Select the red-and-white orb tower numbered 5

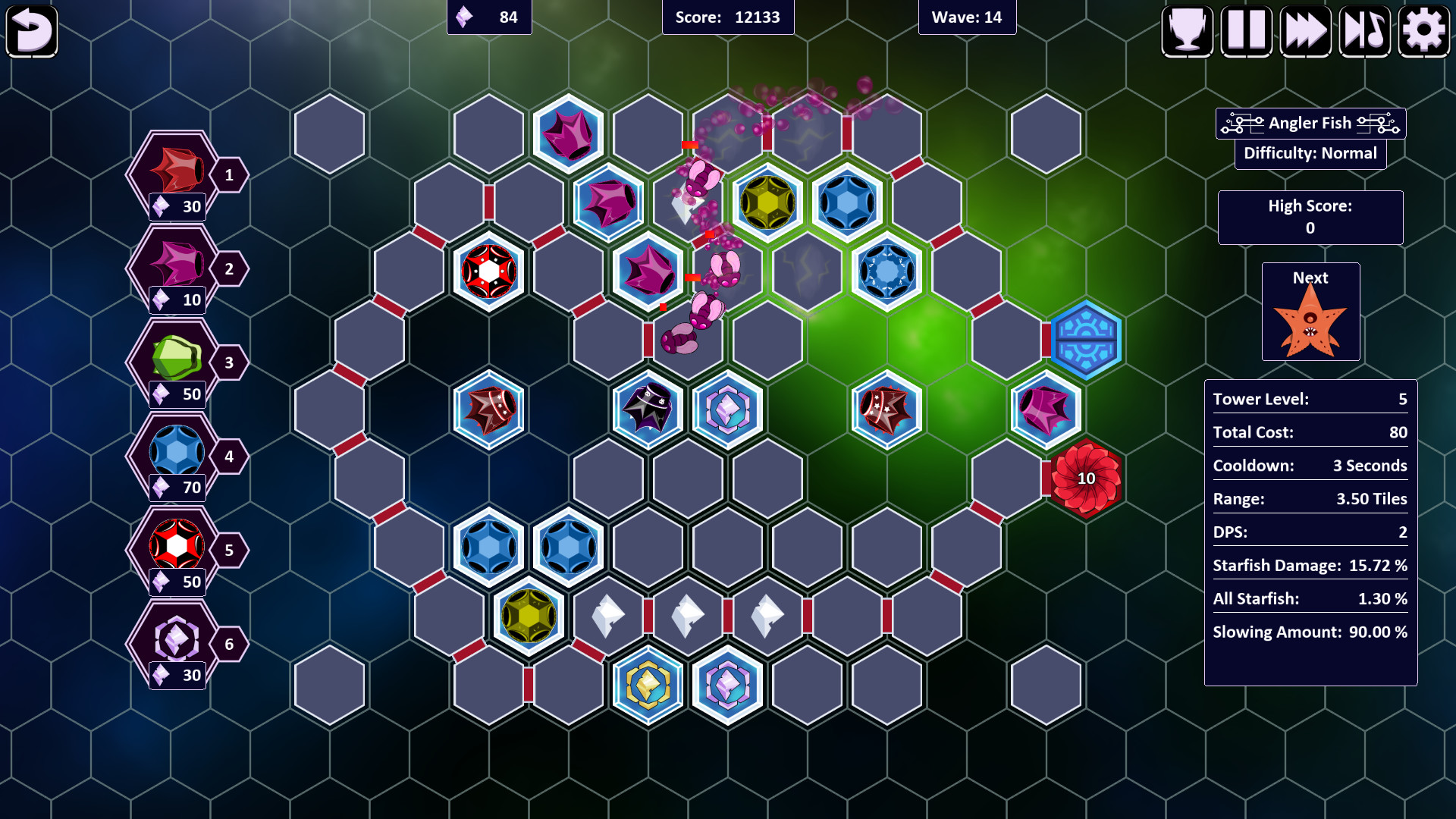coord(176,549)
